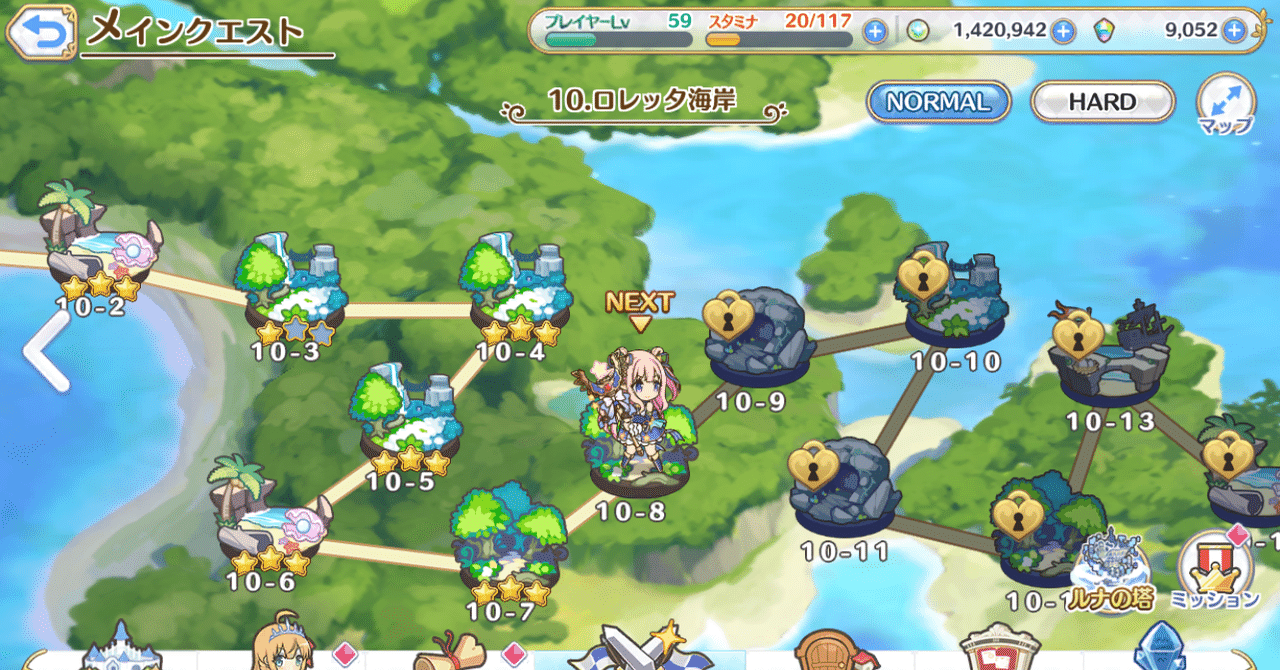Select quest stage 10-2
The width and height of the screenshot is (1280, 670).
100,250
